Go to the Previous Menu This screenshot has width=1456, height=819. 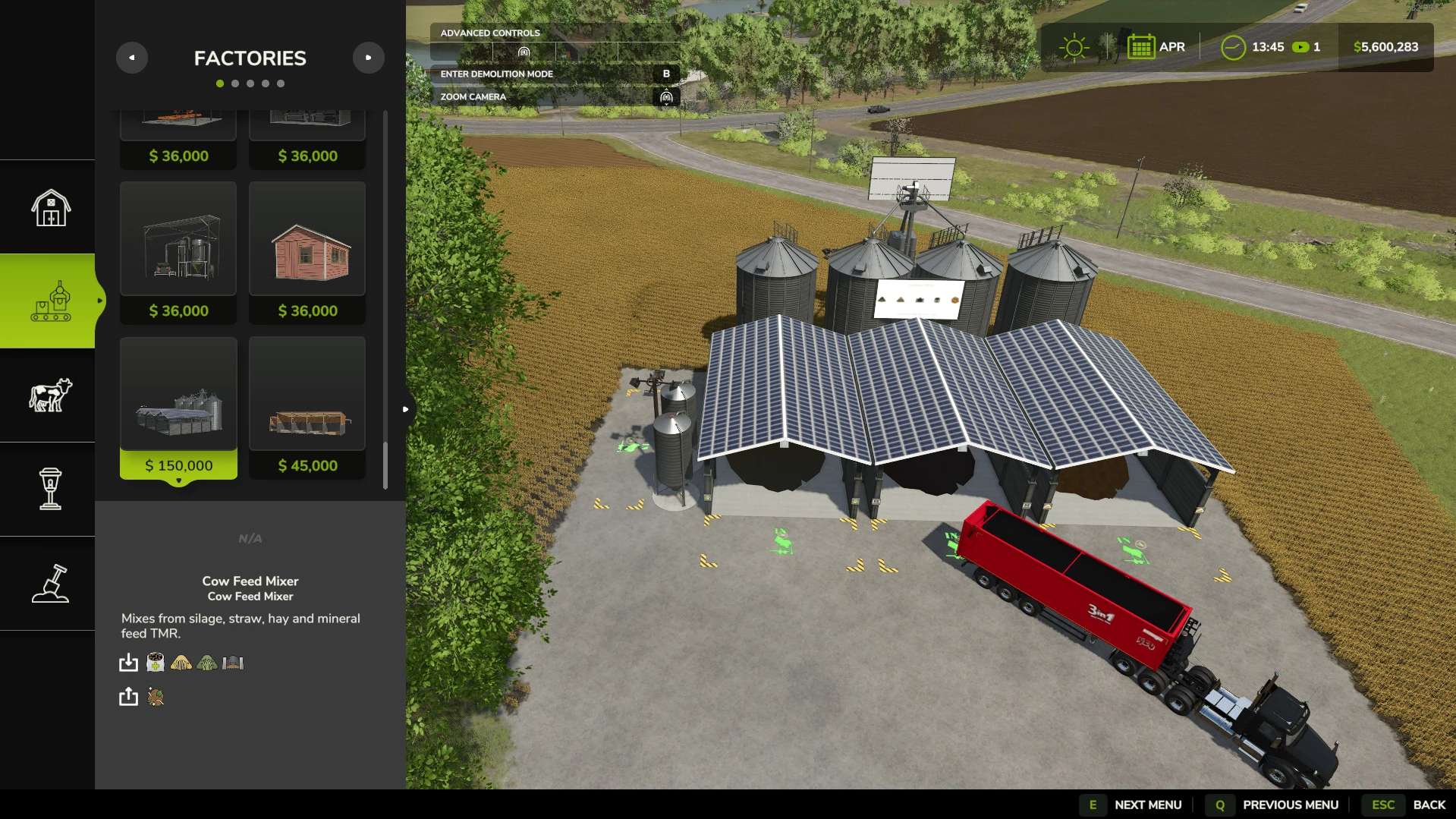pos(1275,805)
